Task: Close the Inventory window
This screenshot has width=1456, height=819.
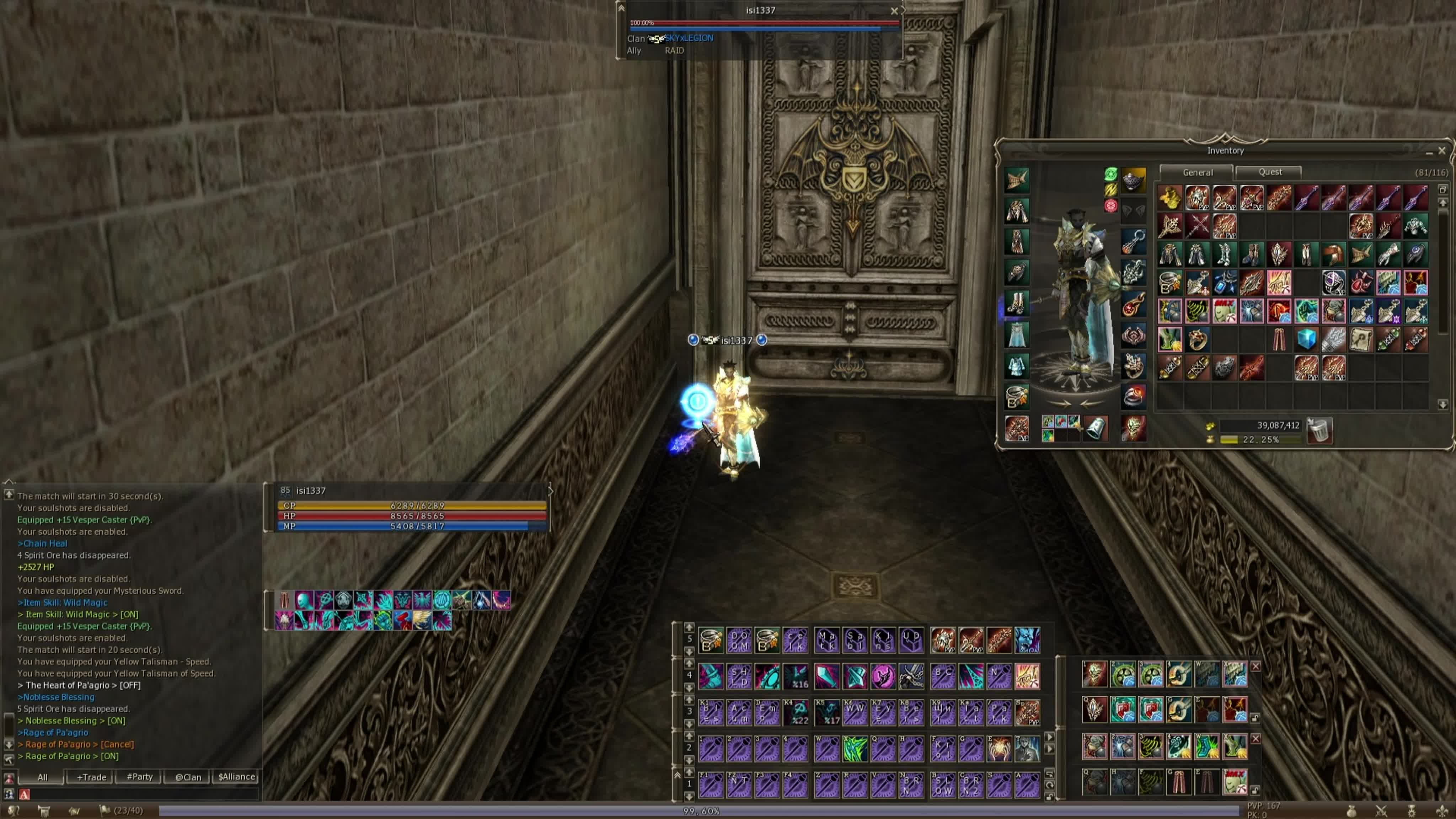Action: pyautogui.click(x=1442, y=151)
